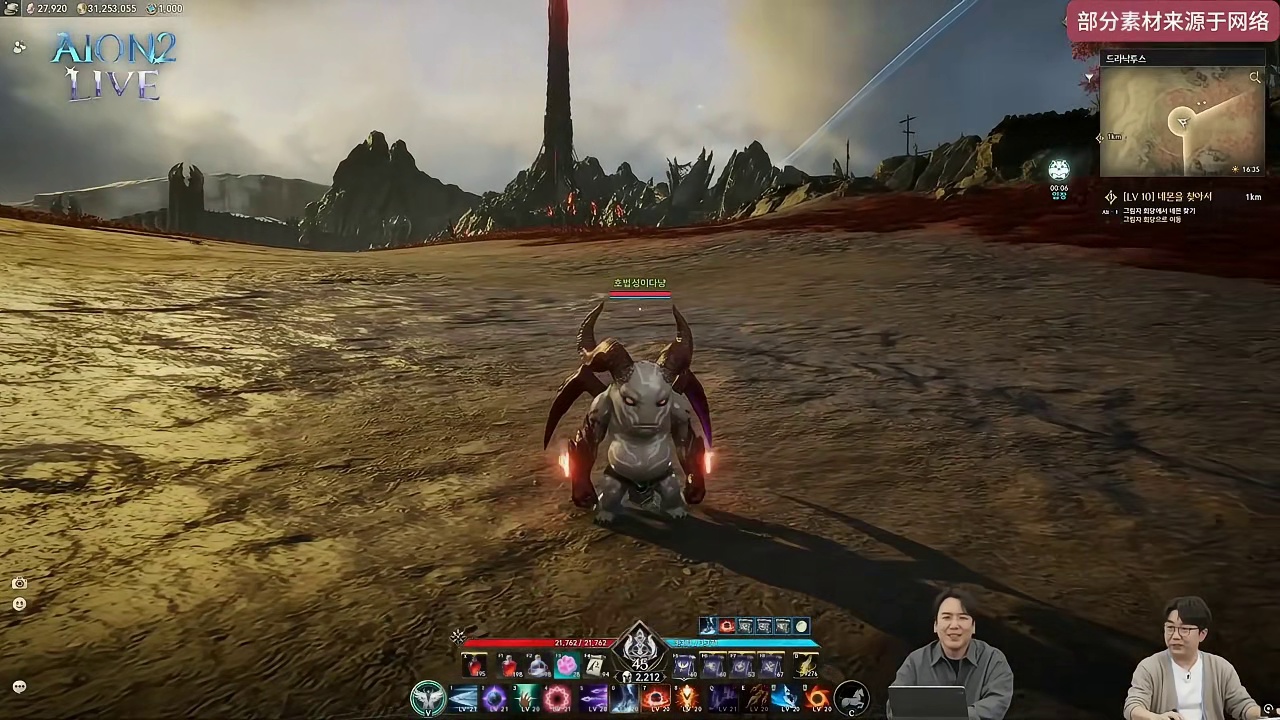Use the pink paw item slot
Viewport: 1280px width, 720px height.
[x=567, y=665]
